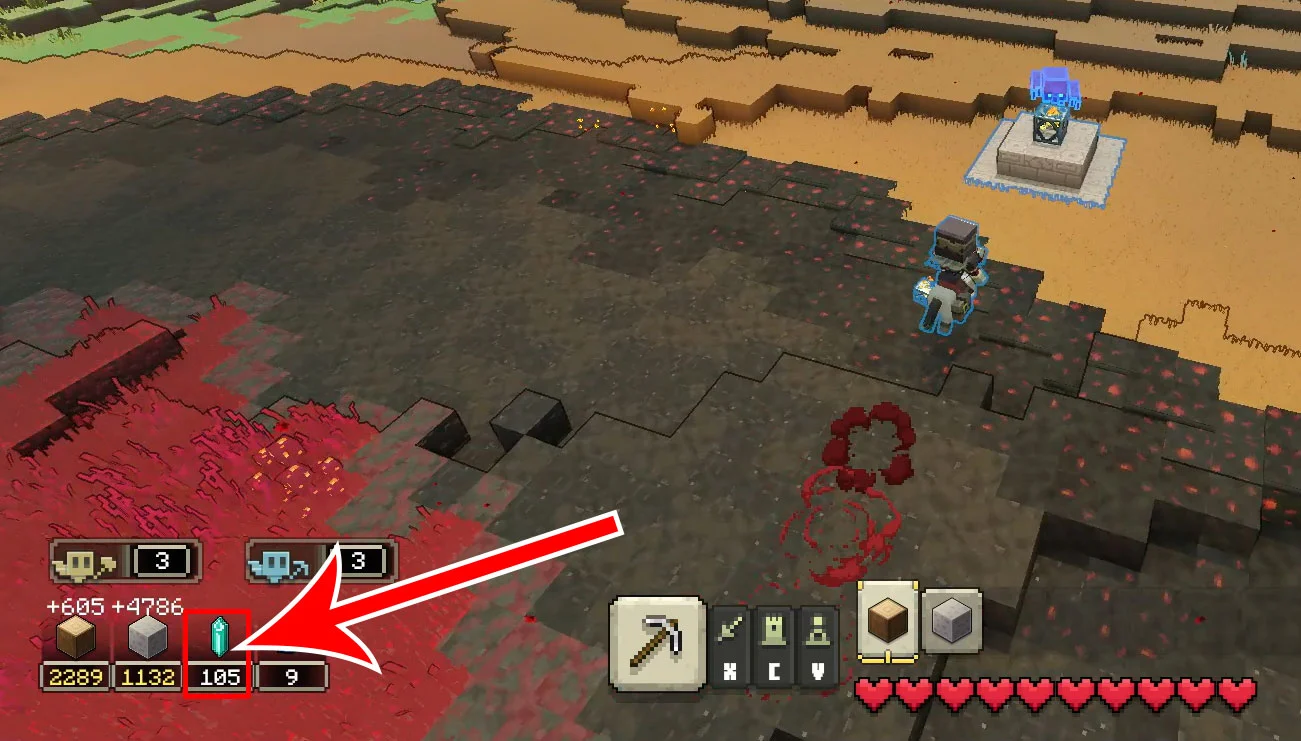Click the blue allay builder counter

[321, 562]
